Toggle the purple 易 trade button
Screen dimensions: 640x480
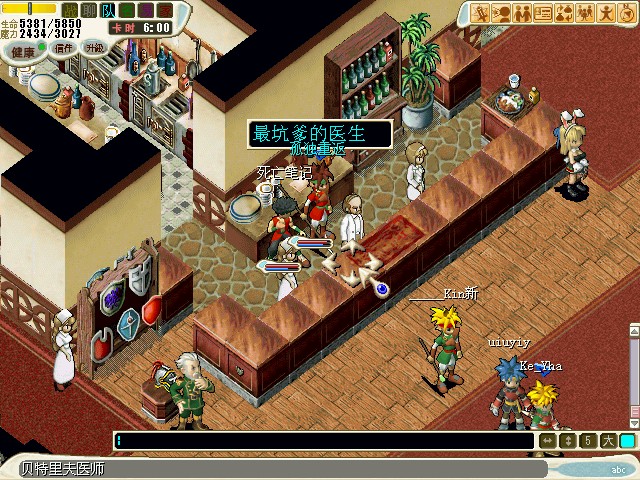point(146,10)
